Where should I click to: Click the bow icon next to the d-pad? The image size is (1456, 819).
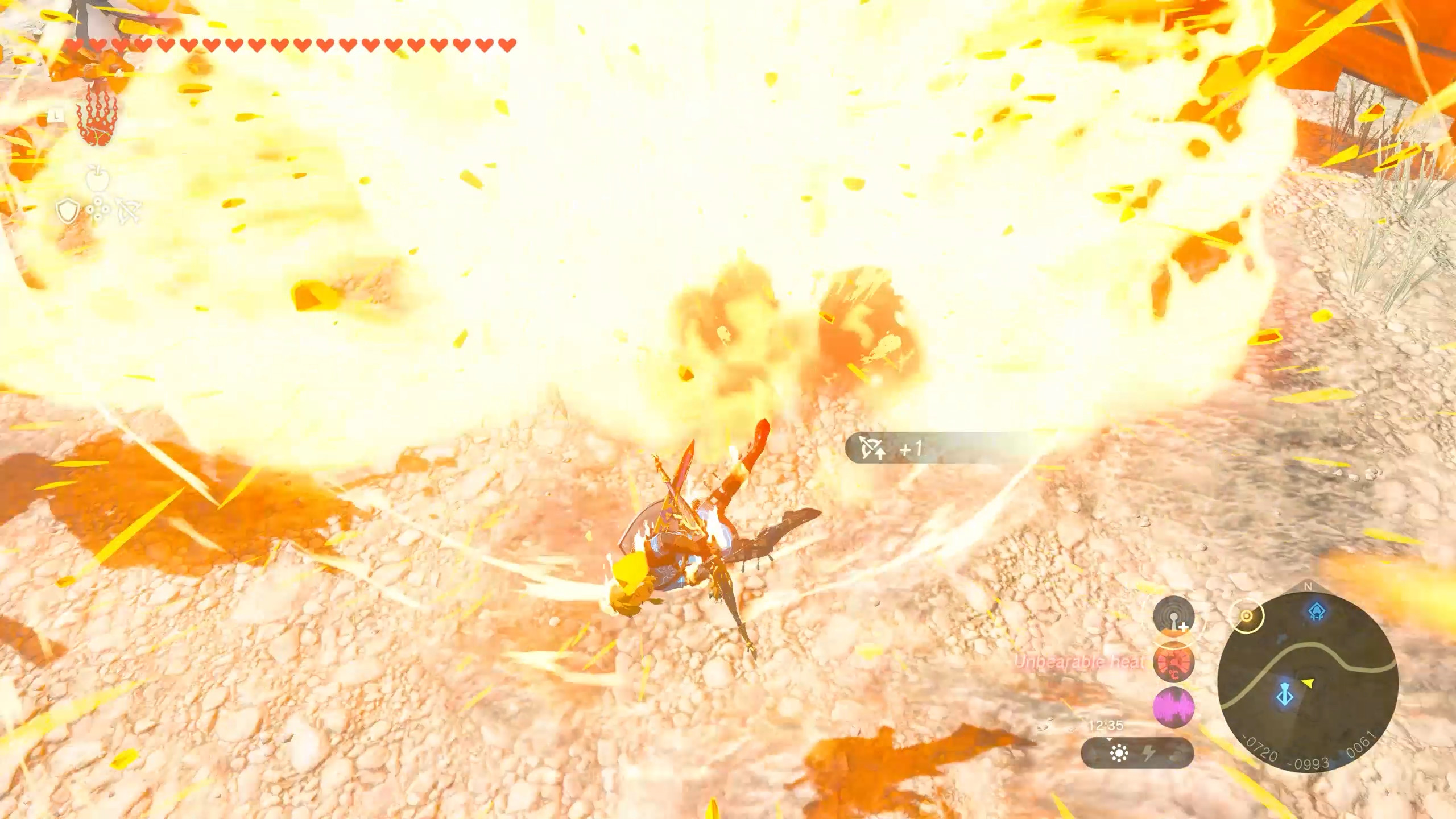tap(129, 211)
